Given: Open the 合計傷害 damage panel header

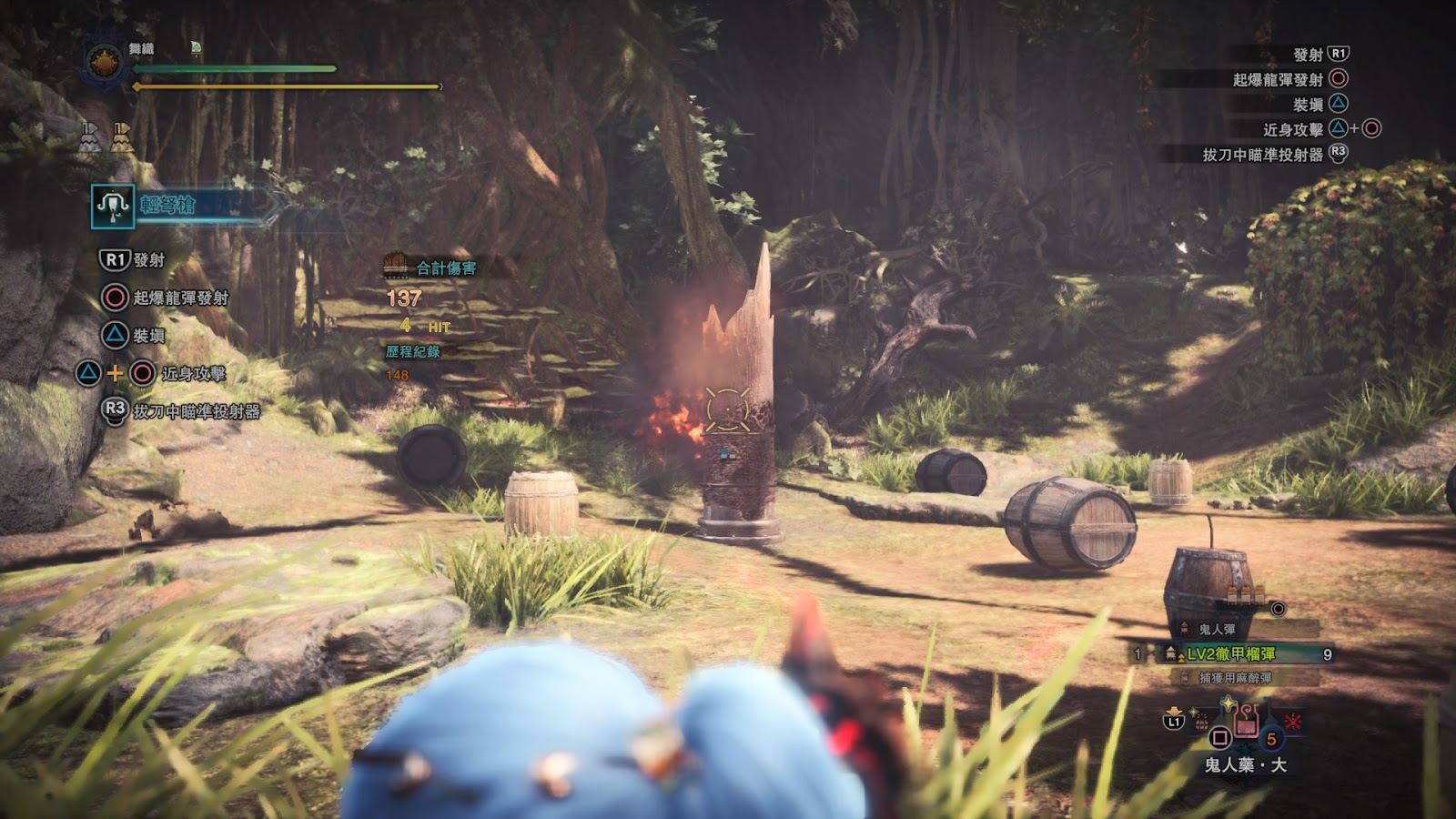Looking at the screenshot, I should coord(445,268).
